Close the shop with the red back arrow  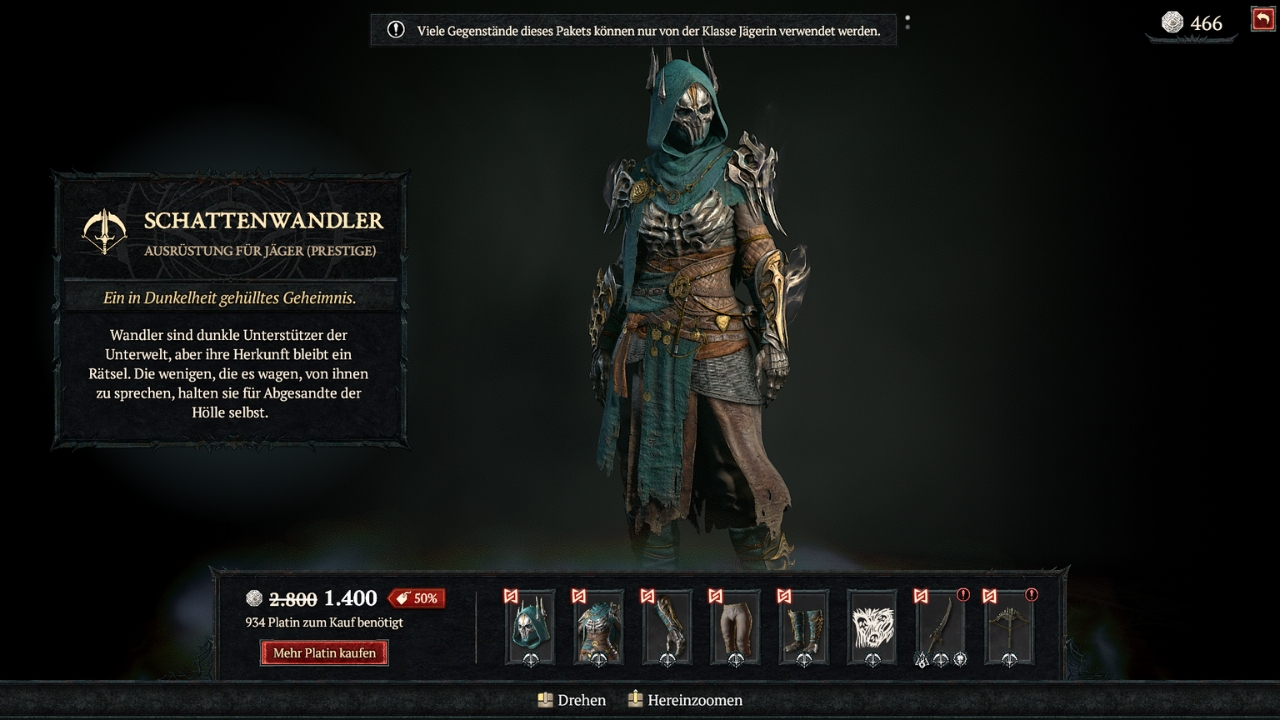pos(1262,19)
